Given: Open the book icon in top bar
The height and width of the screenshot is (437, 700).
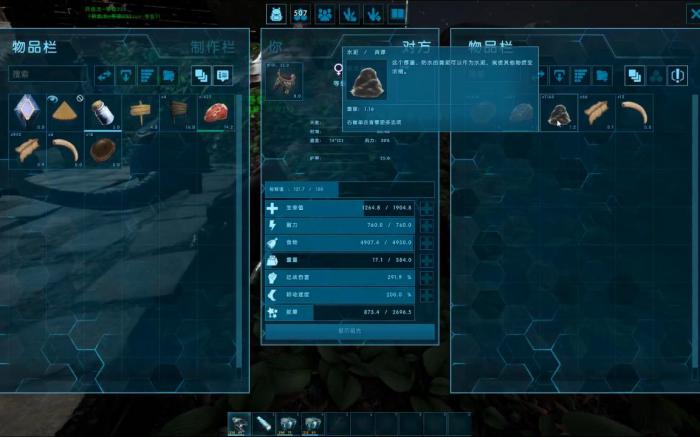Looking at the screenshot, I should click(x=397, y=14).
